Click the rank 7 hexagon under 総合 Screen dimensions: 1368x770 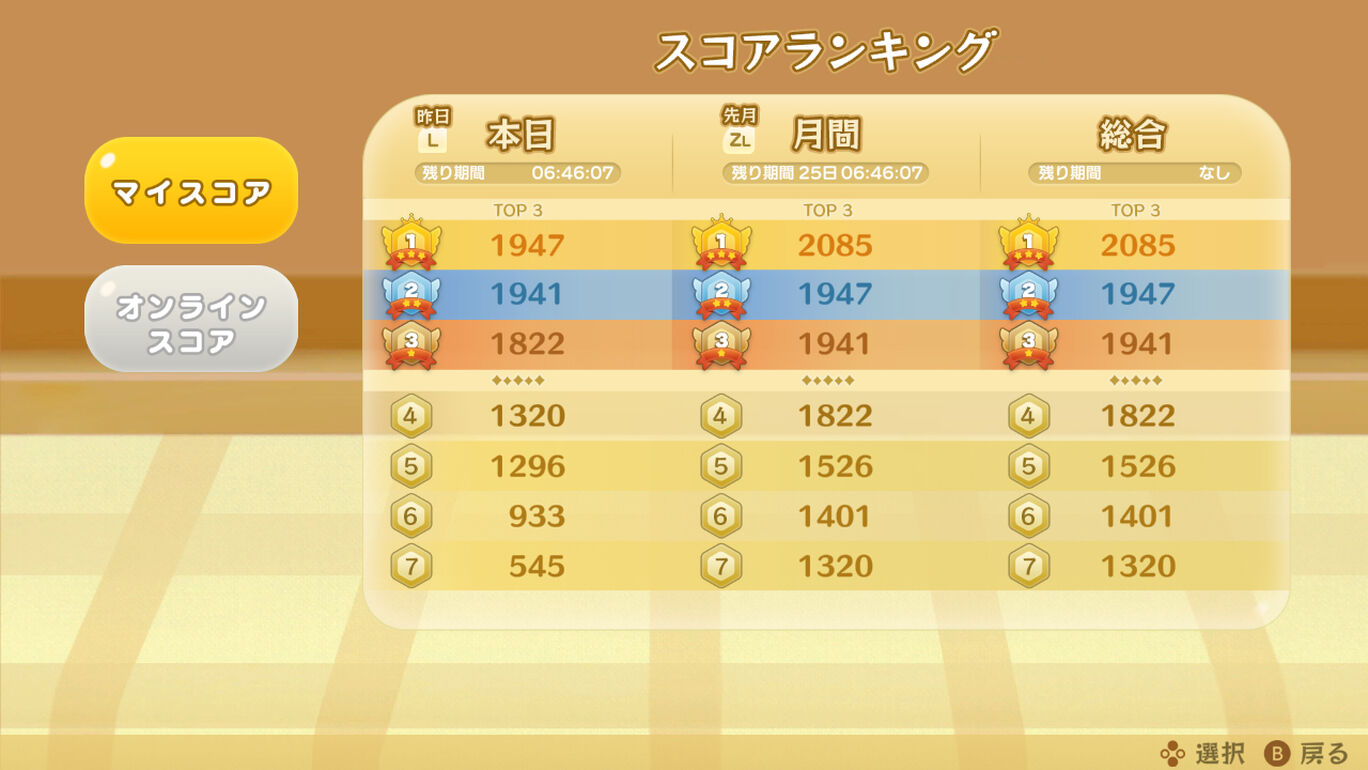coord(1028,566)
